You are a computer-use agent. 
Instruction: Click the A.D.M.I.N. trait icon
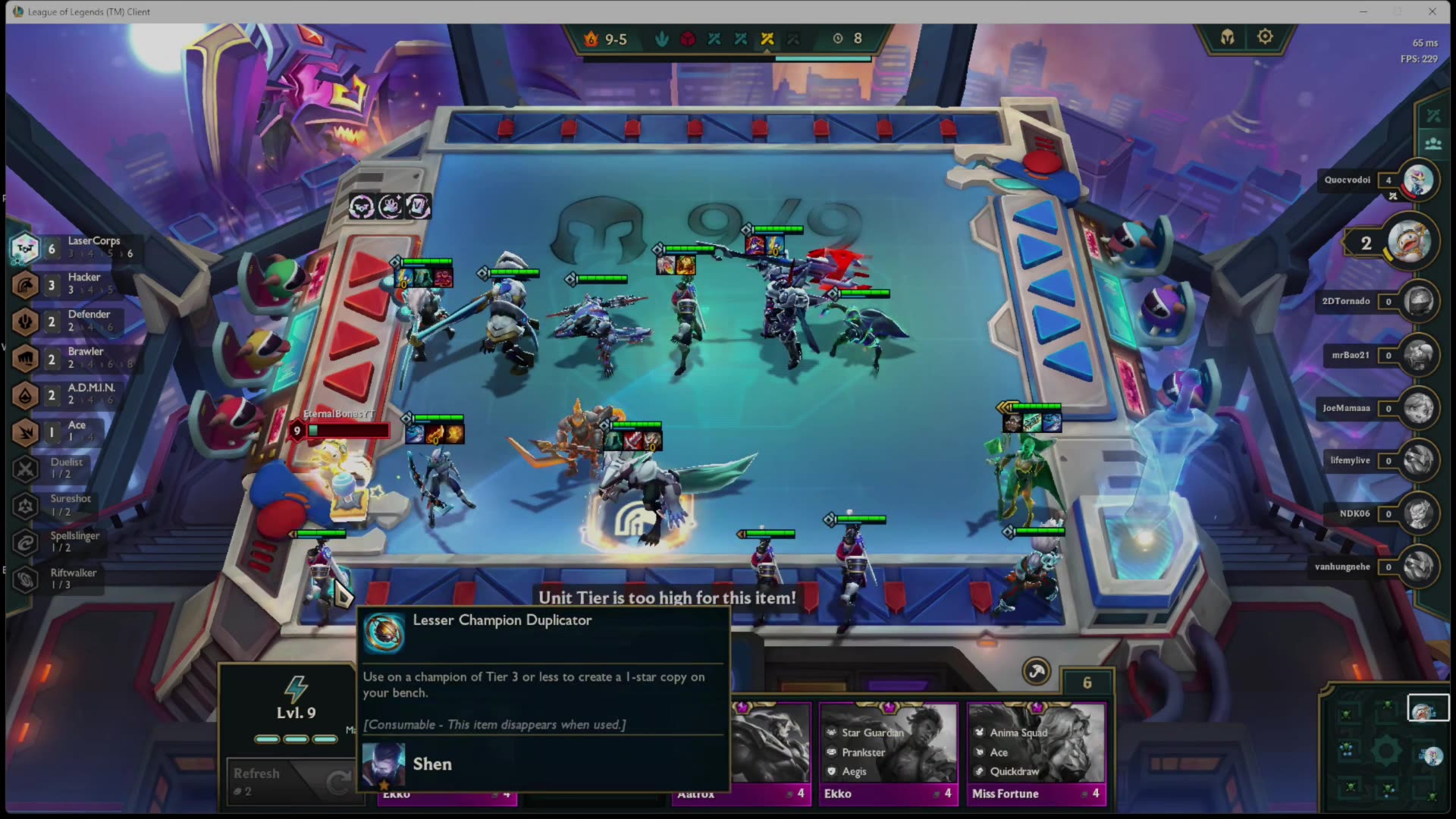[x=25, y=395]
